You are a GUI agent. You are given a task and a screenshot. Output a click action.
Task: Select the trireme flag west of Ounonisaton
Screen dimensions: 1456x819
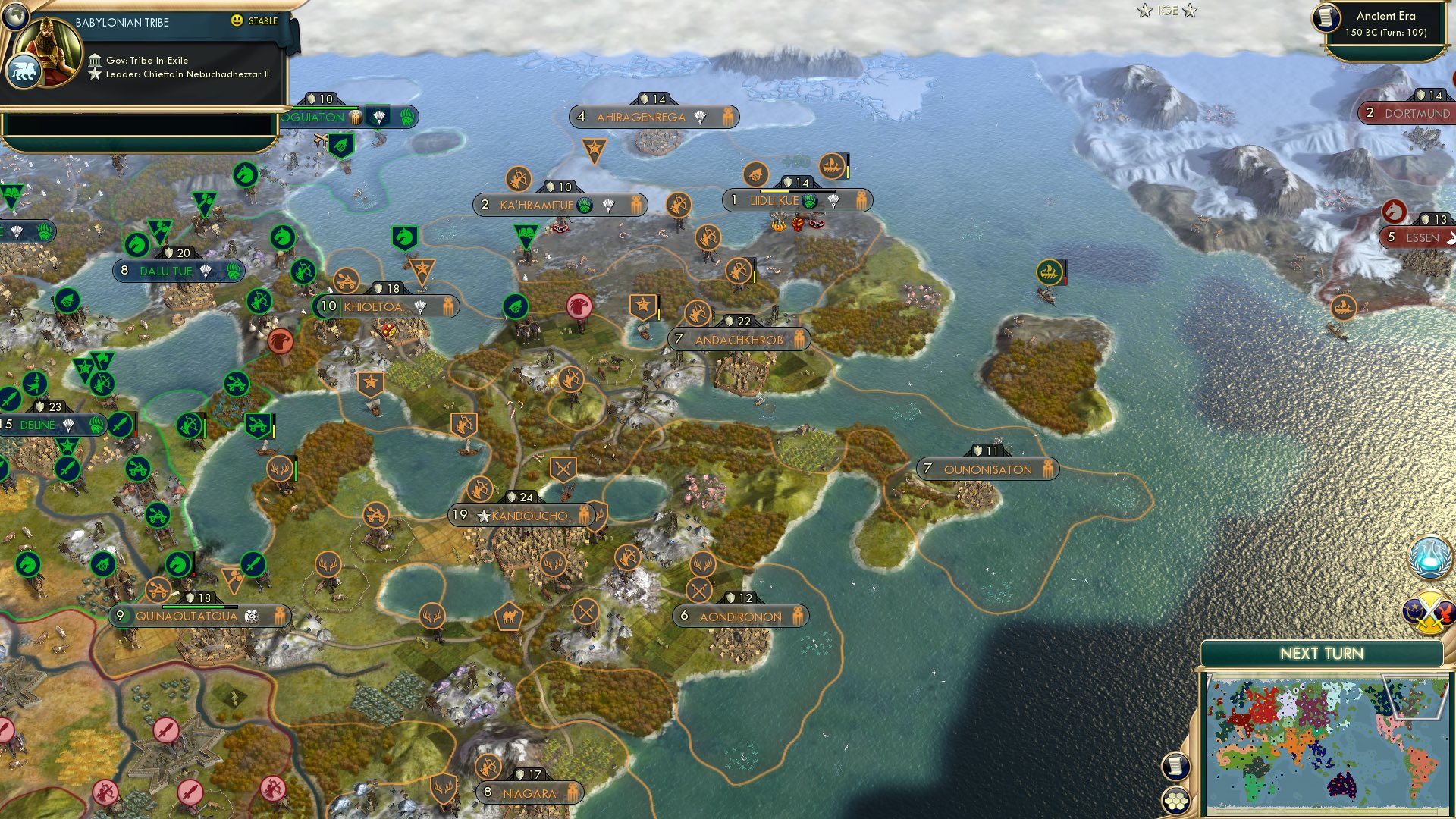tap(1050, 271)
